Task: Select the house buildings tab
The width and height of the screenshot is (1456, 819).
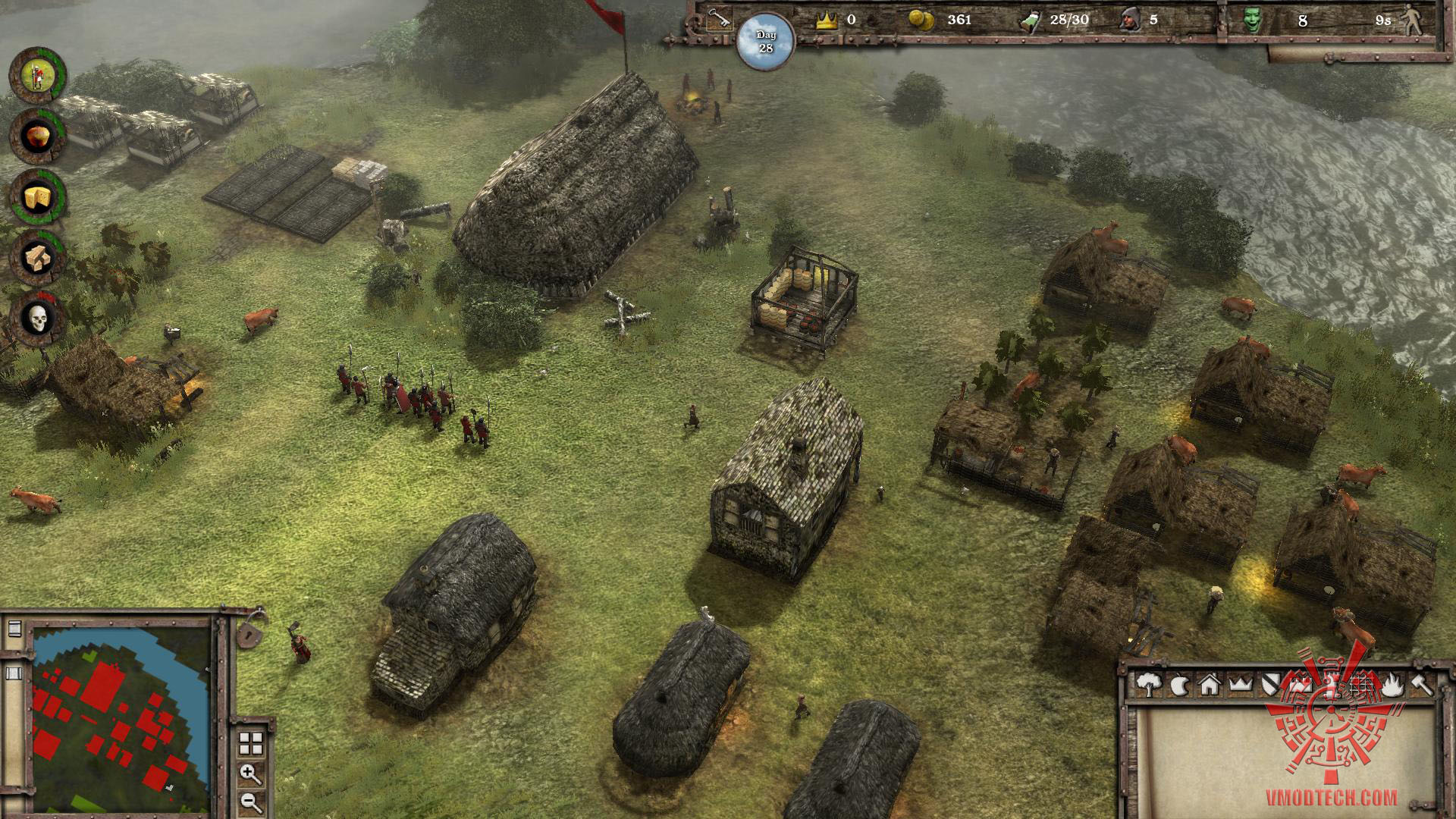Action: (x=1209, y=686)
